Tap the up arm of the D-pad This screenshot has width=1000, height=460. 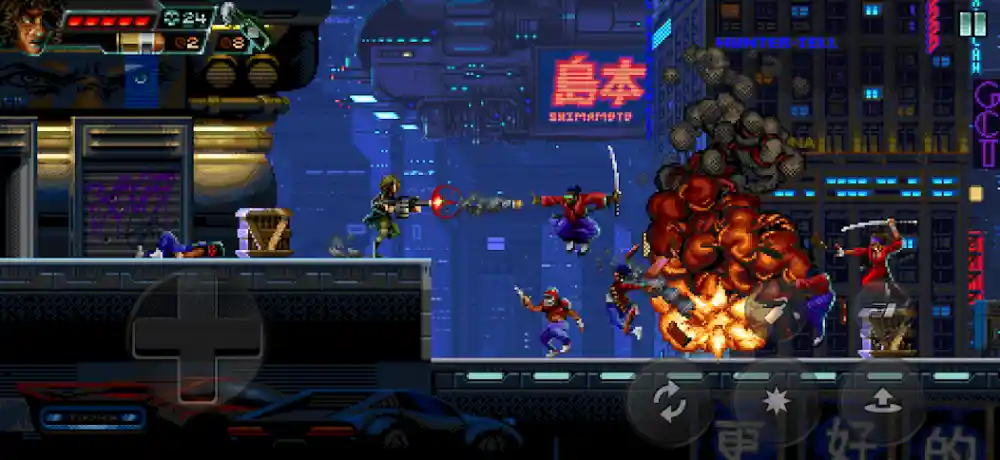point(196,294)
